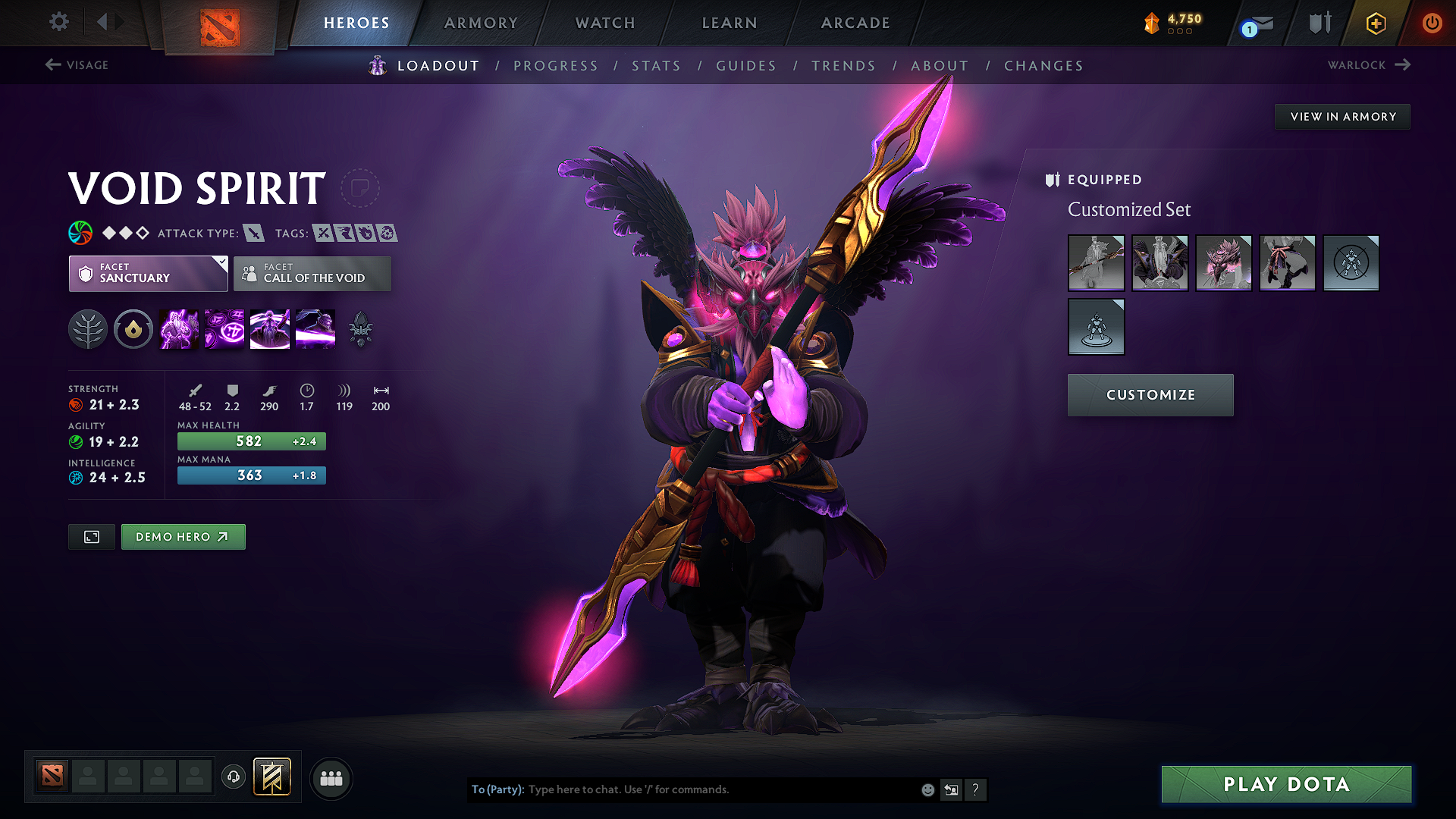Select the first equipped weapon thumbnail
Image resolution: width=1456 pixels, height=819 pixels.
(1096, 263)
